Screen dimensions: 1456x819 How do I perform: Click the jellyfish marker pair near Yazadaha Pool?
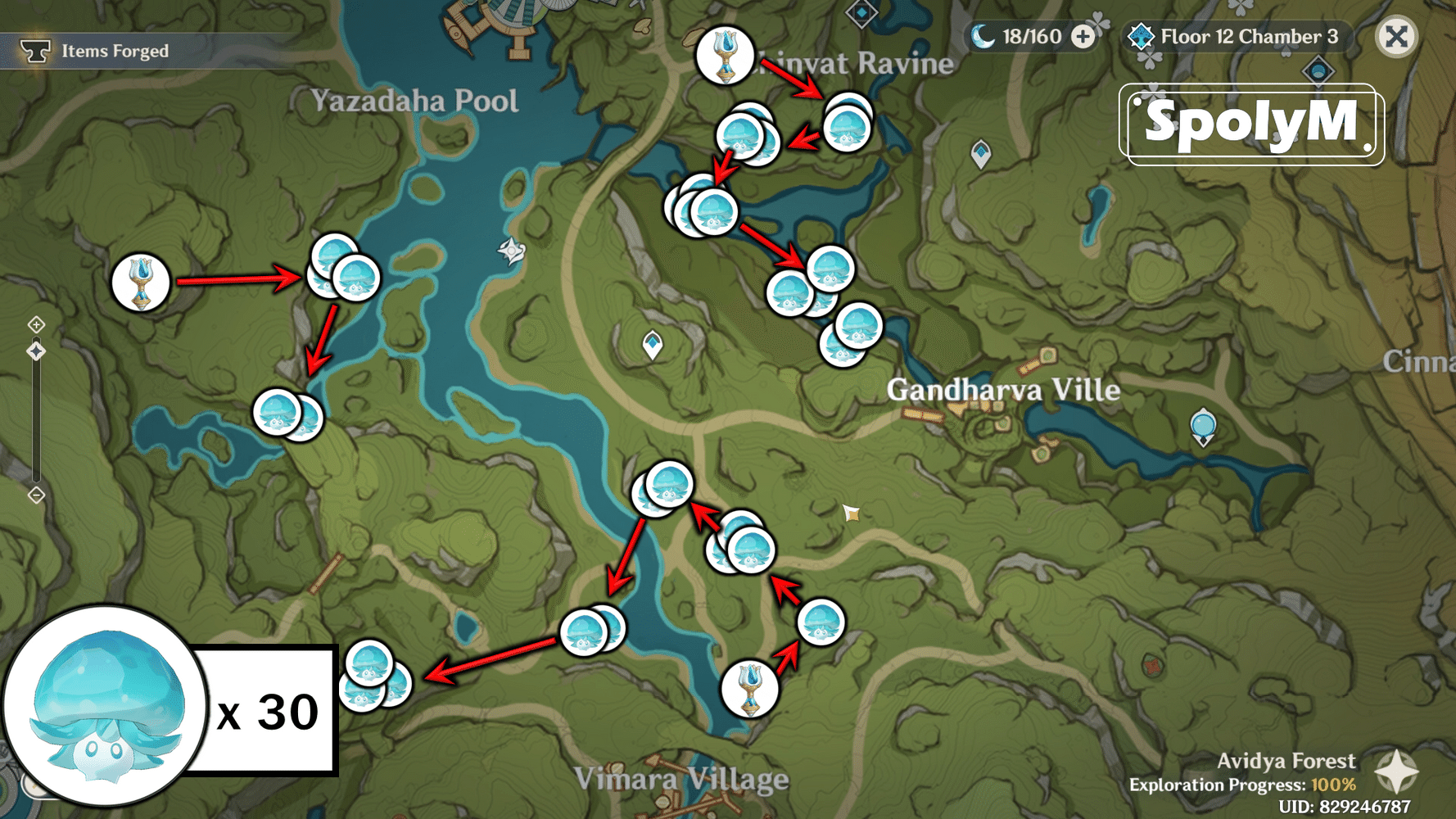coord(340,272)
